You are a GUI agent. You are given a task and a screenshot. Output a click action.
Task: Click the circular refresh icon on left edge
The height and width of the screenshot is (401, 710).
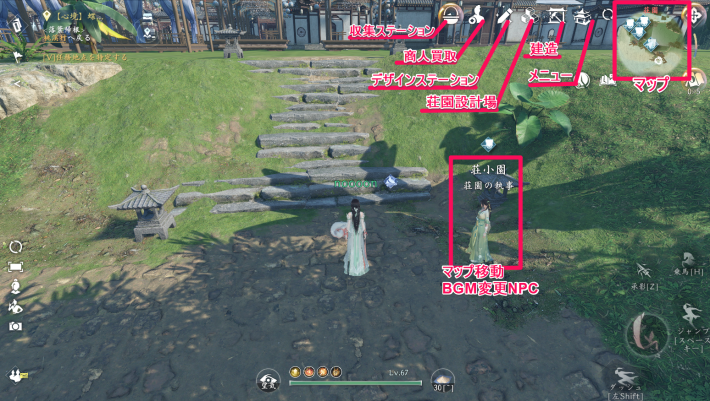click(x=16, y=247)
